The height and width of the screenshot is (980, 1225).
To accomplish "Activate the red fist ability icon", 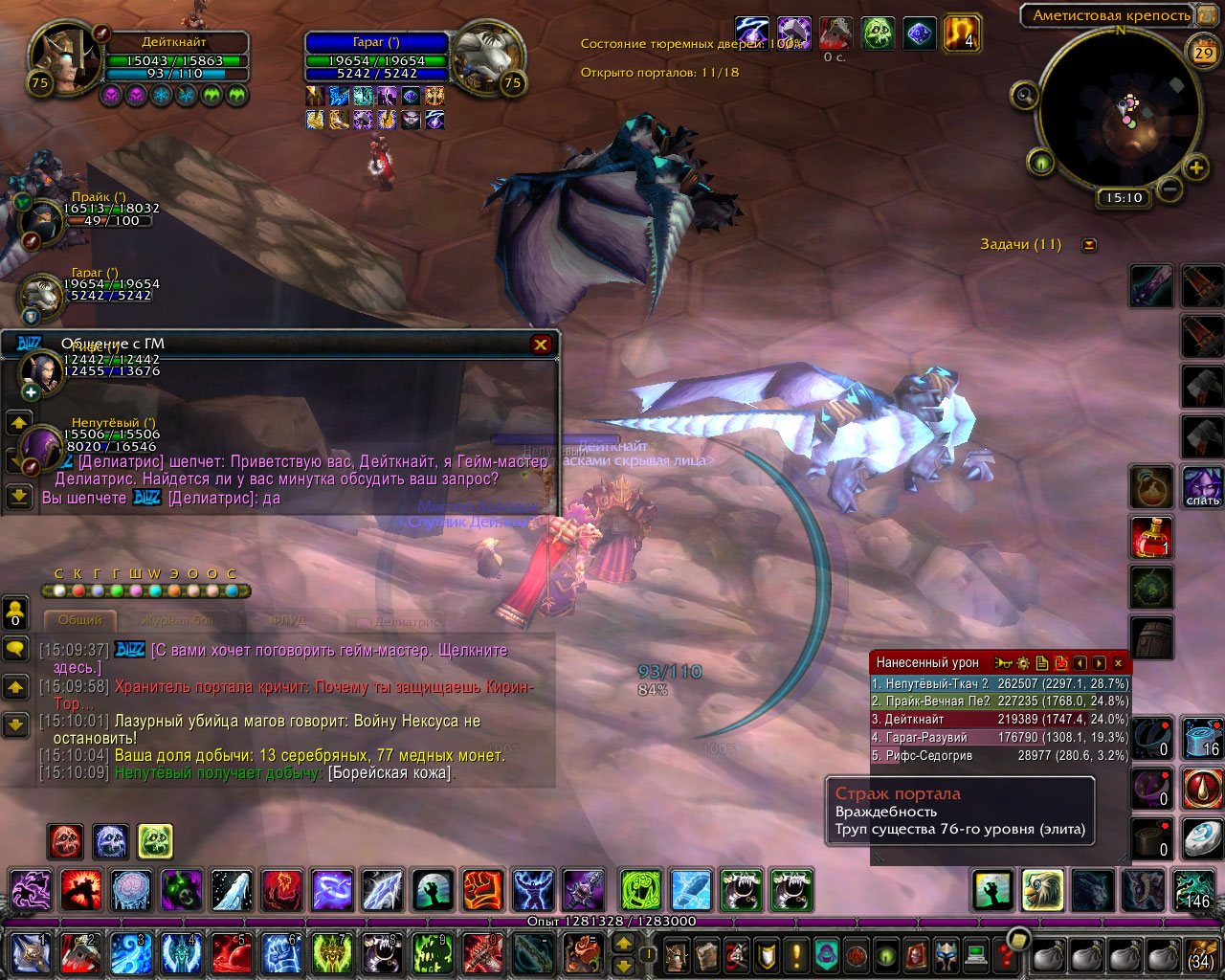I will pyautogui.click(x=482, y=890).
